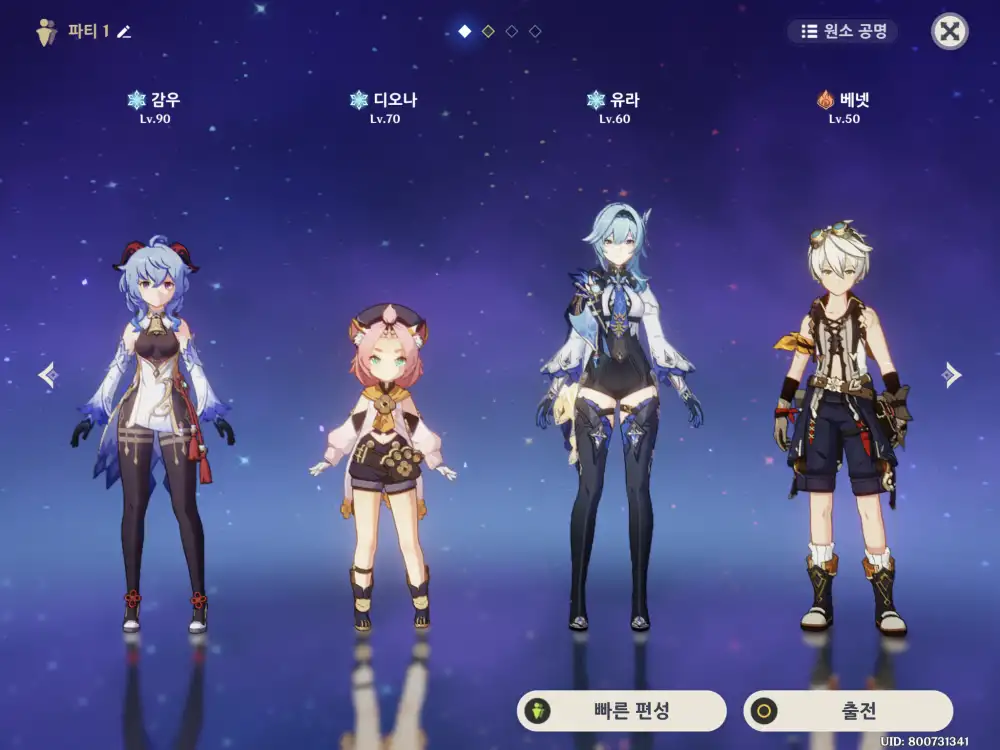Close the party setup screen

(x=949, y=31)
